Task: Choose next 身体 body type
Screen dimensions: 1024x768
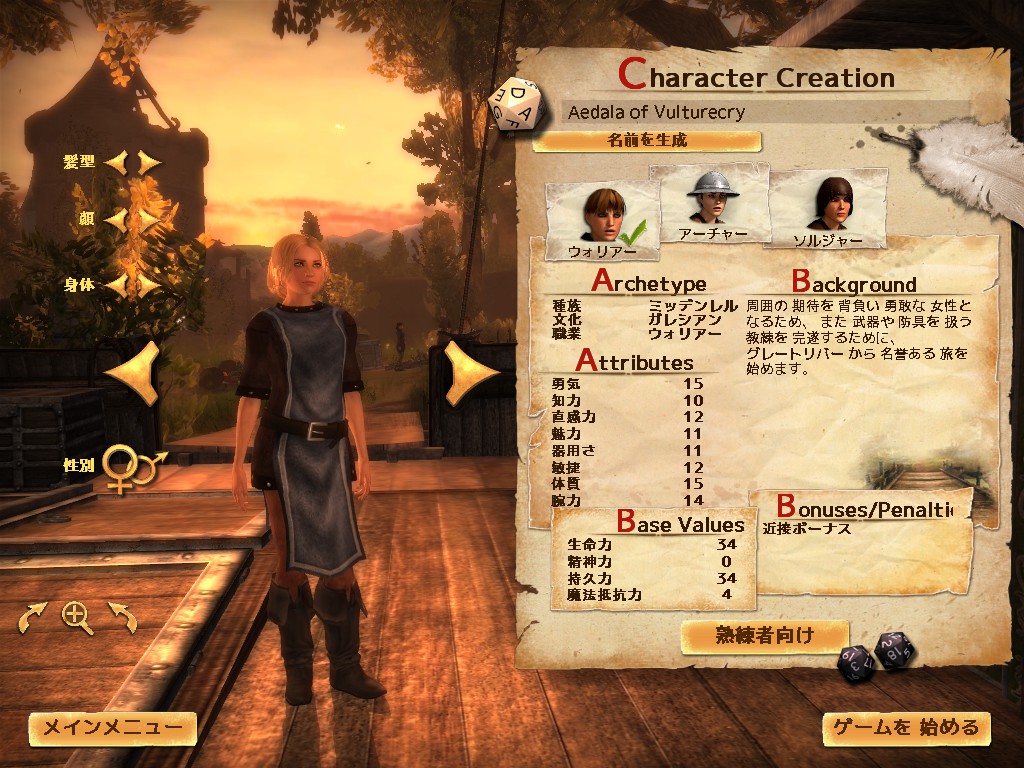Action: [149, 285]
